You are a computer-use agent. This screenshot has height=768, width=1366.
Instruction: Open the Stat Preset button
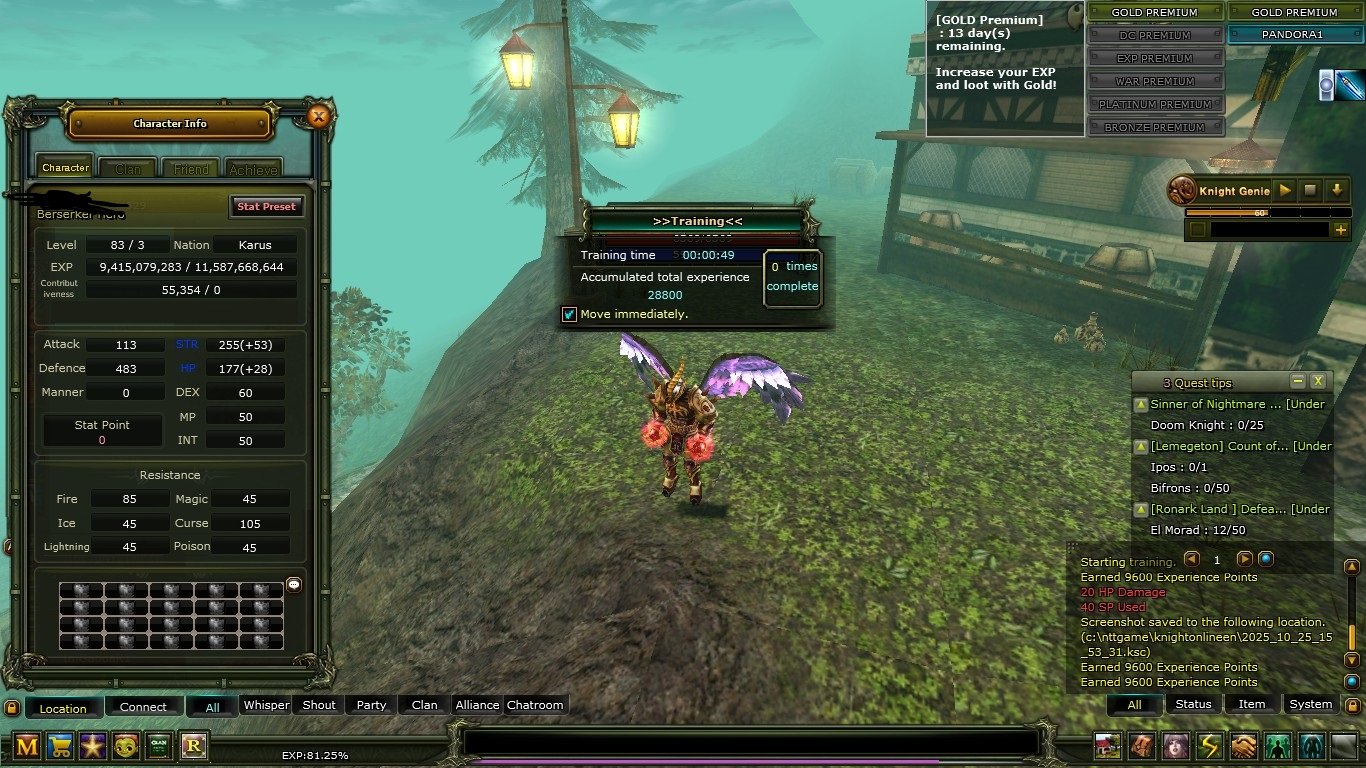[266, 206]
